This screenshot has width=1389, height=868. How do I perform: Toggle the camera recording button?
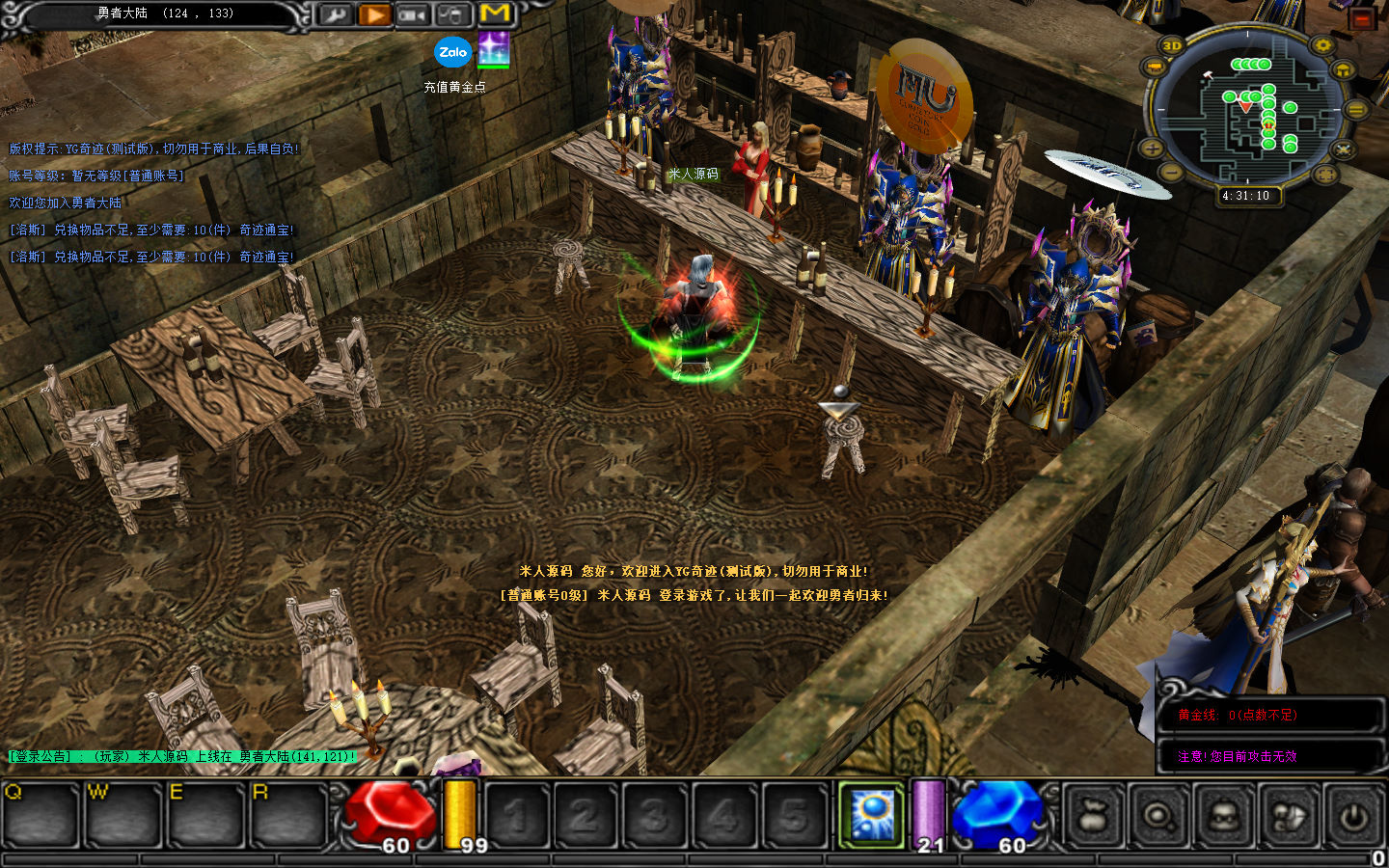click(x=413, y=14)
